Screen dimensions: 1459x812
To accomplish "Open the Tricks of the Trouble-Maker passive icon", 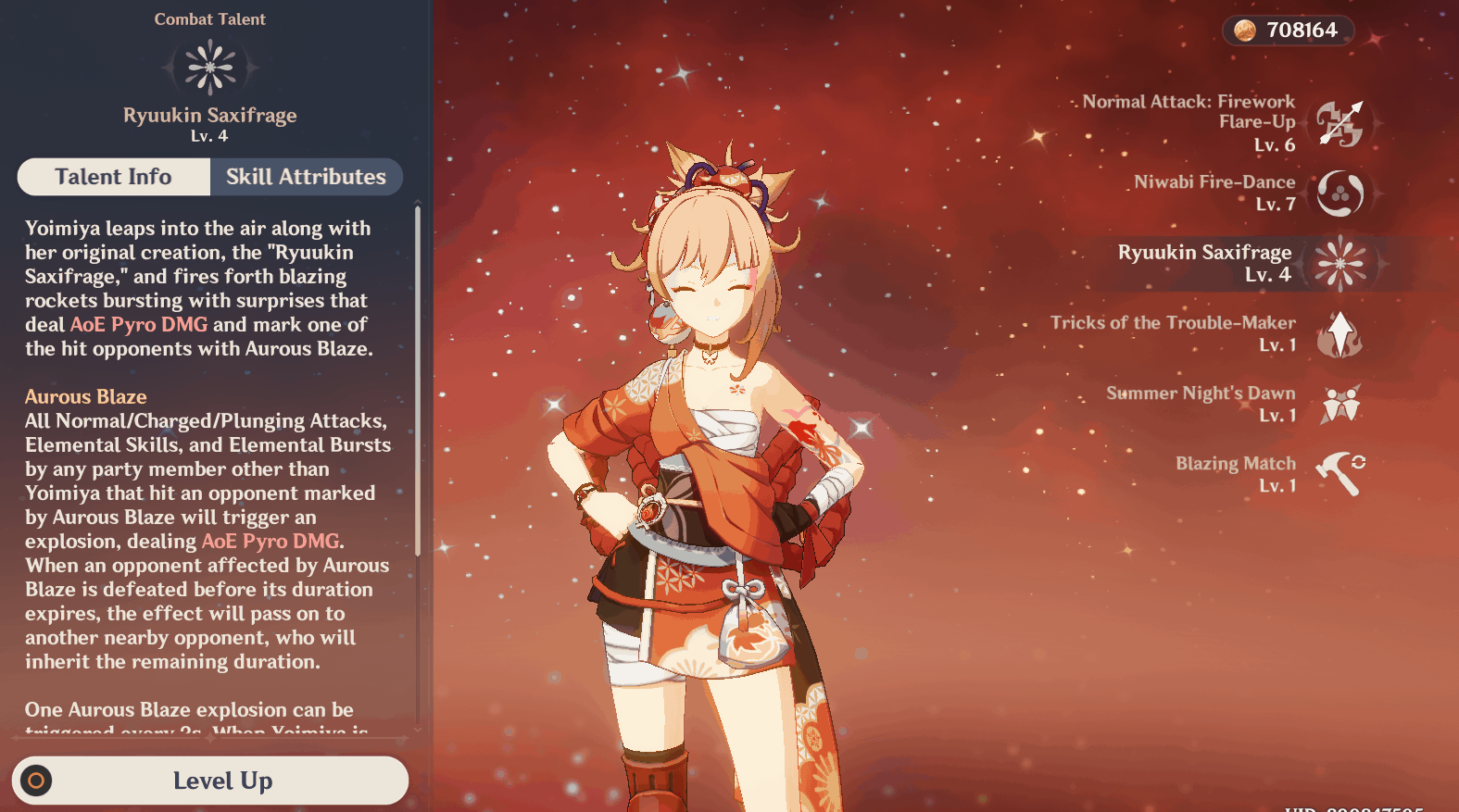I will click(1341, 334).
